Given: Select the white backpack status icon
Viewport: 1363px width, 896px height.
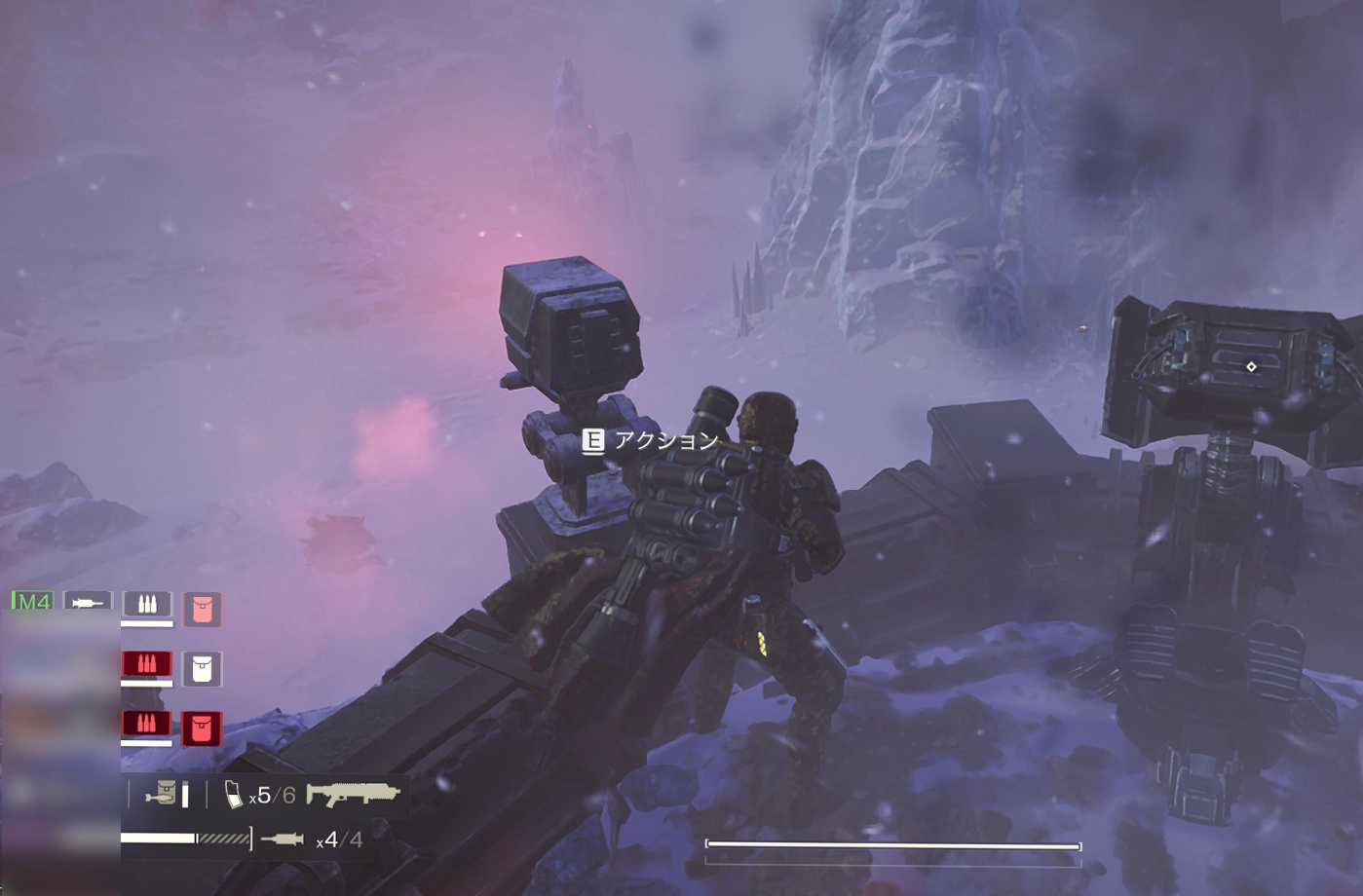Looking at the screenshot, I should 202,669.
